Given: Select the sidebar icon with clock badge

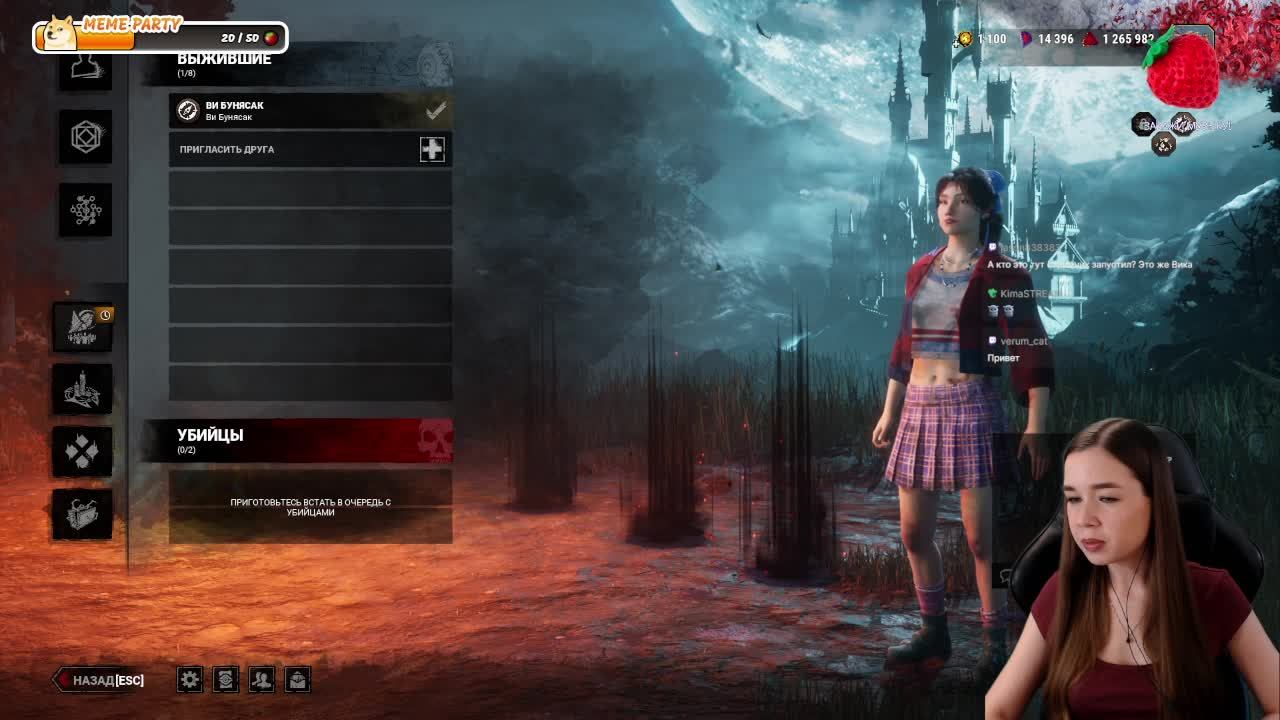Looking at the screenshot, I should click(83, 327).
